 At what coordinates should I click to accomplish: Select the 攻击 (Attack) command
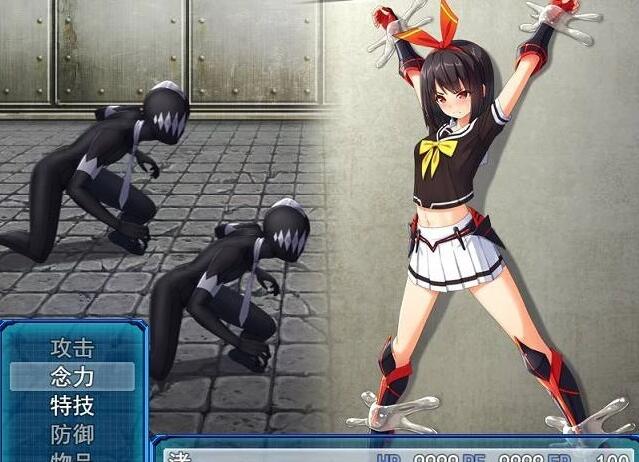point(72,348)
